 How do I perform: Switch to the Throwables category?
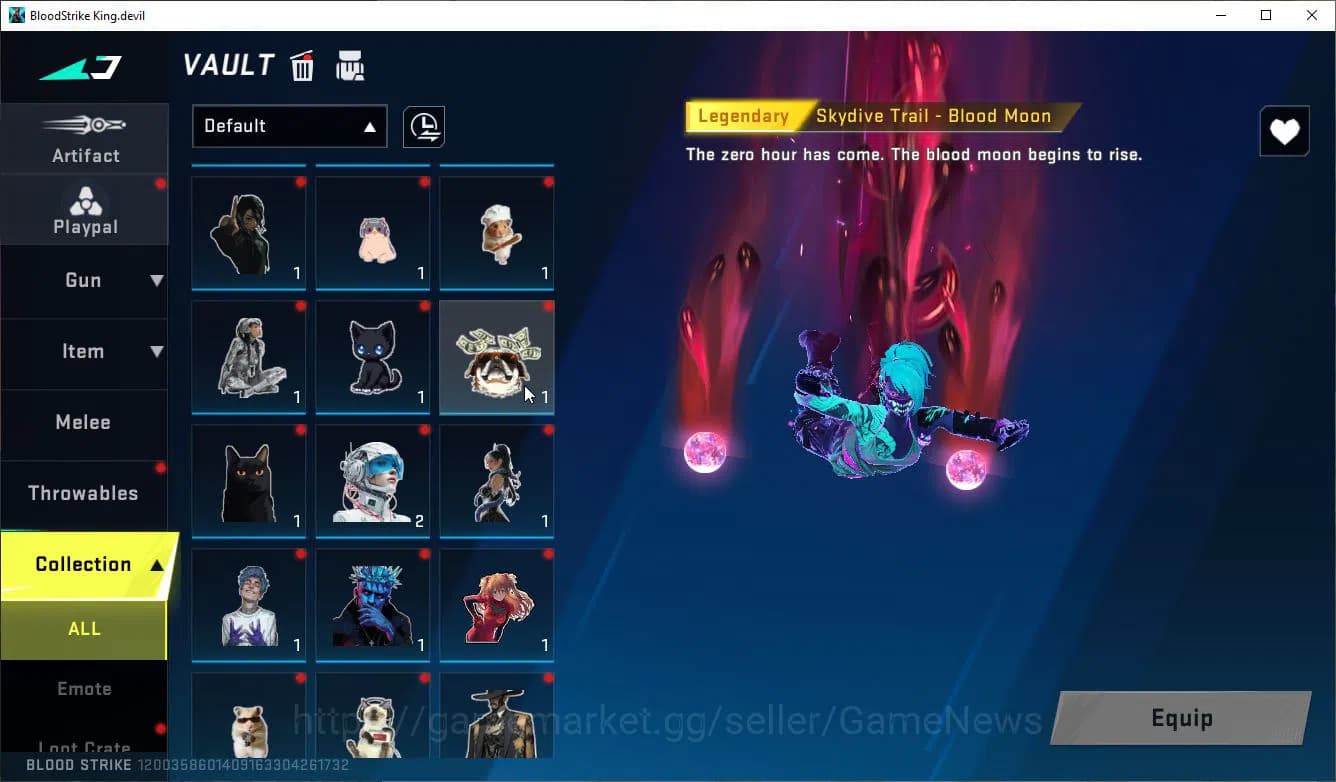[84, 493]
